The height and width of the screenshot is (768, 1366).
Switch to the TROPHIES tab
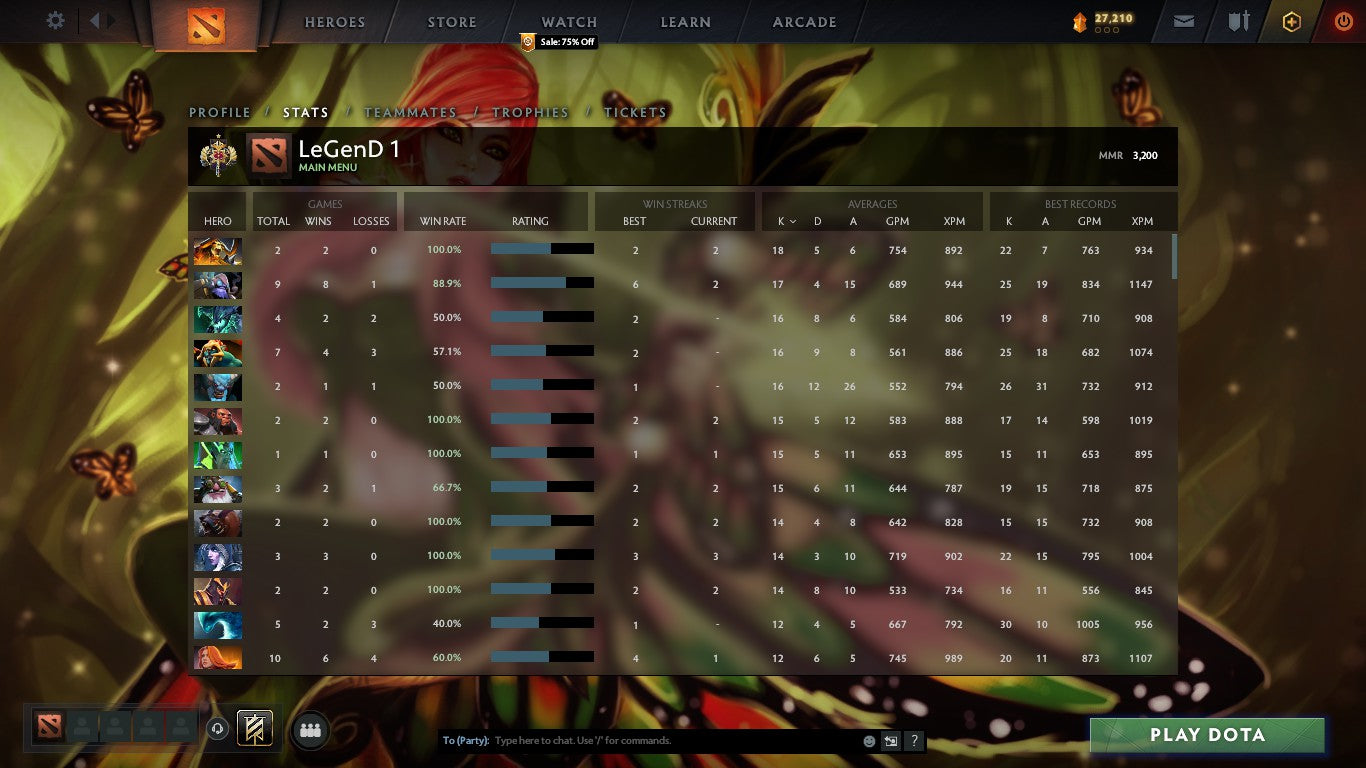coord(530,113)
